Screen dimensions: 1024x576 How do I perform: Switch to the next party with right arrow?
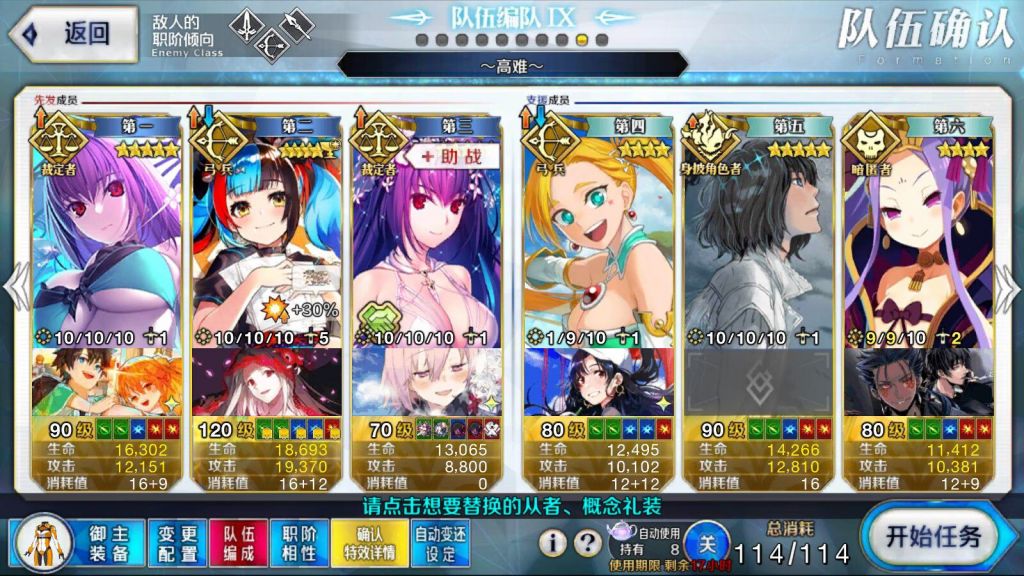pos(1008,288)
